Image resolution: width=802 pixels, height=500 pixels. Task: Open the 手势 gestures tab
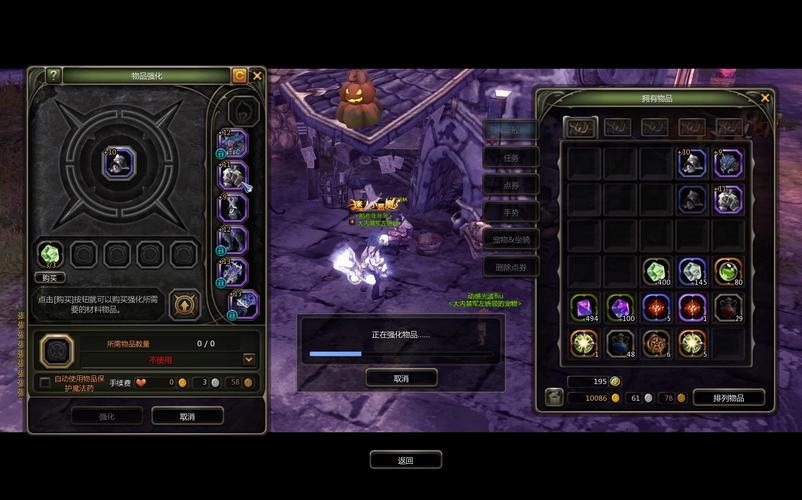pos(511,212)
